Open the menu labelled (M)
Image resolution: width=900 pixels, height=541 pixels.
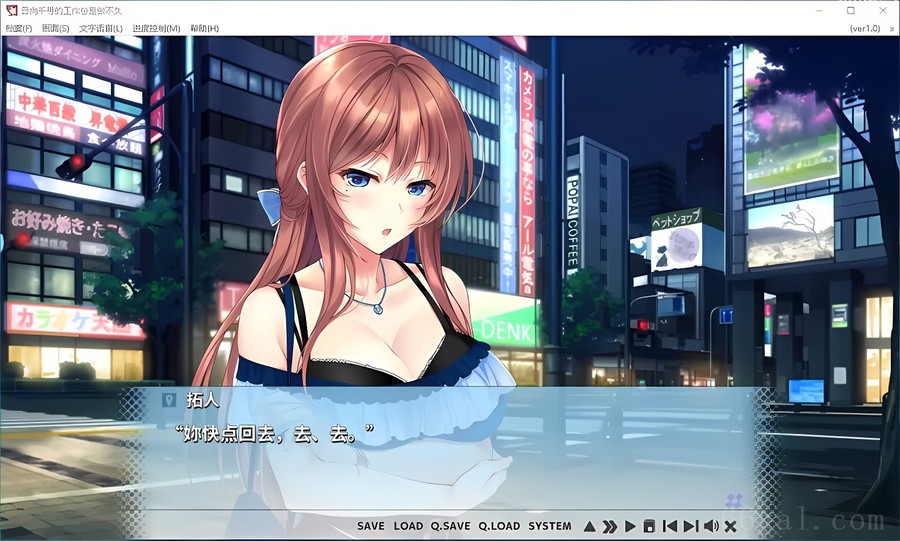point(156,28)
